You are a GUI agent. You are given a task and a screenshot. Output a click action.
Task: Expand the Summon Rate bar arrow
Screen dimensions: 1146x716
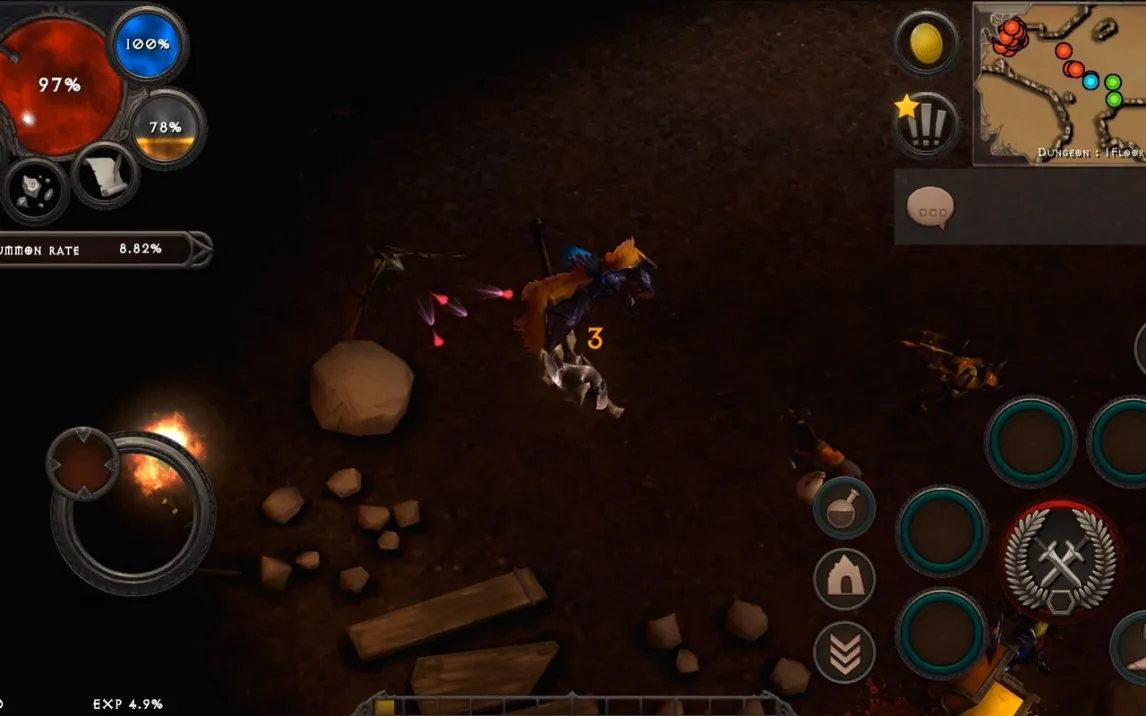pyautogui.click(x=199, y=249)
